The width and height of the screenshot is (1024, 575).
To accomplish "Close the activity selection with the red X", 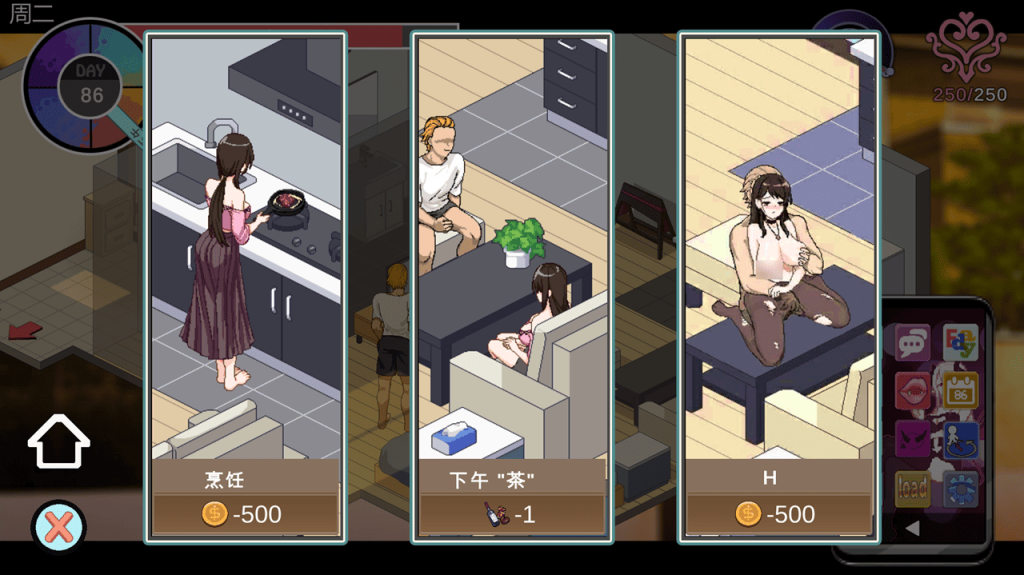I will 59,526.
